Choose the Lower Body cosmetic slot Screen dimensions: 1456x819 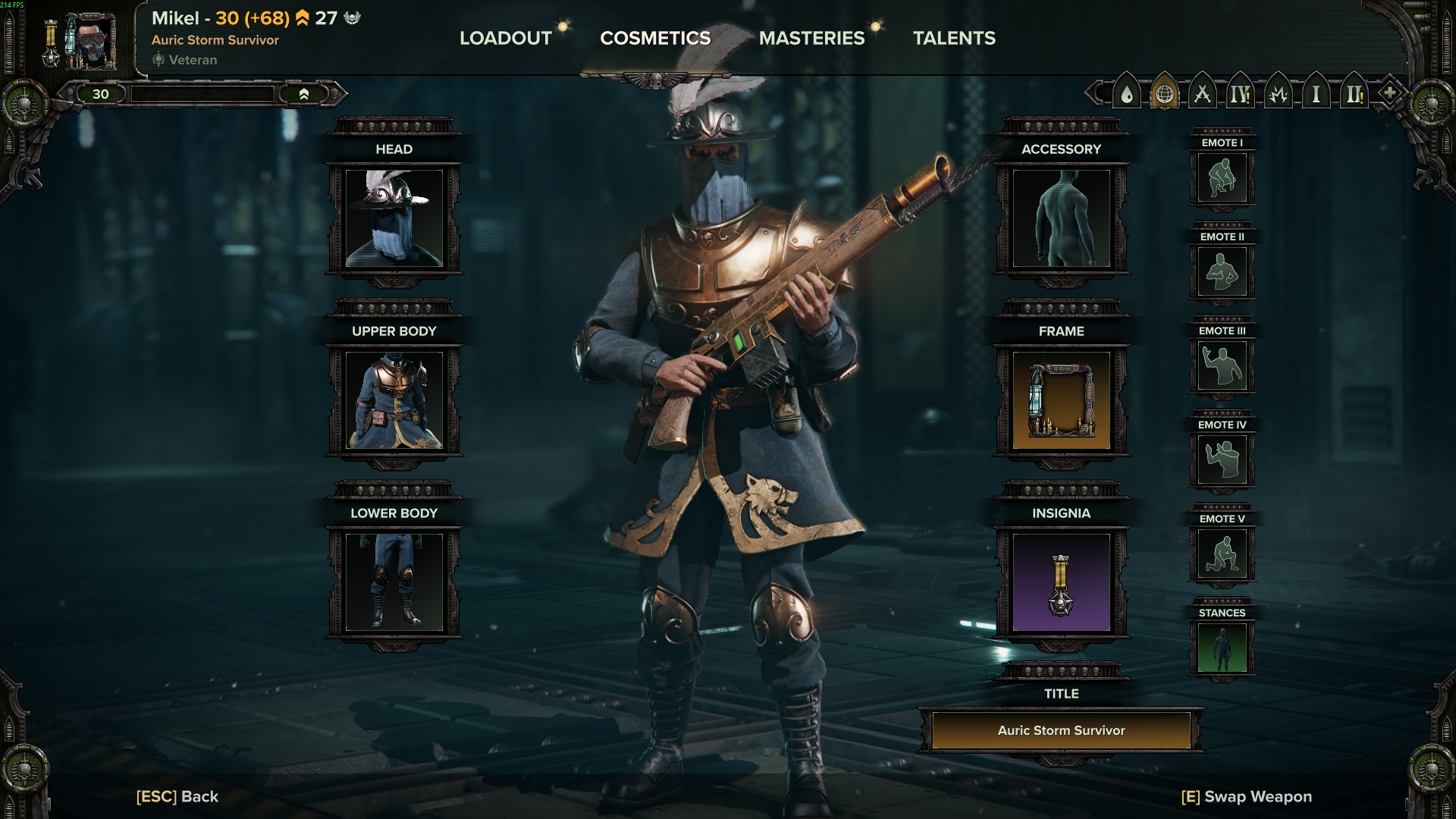394,582
